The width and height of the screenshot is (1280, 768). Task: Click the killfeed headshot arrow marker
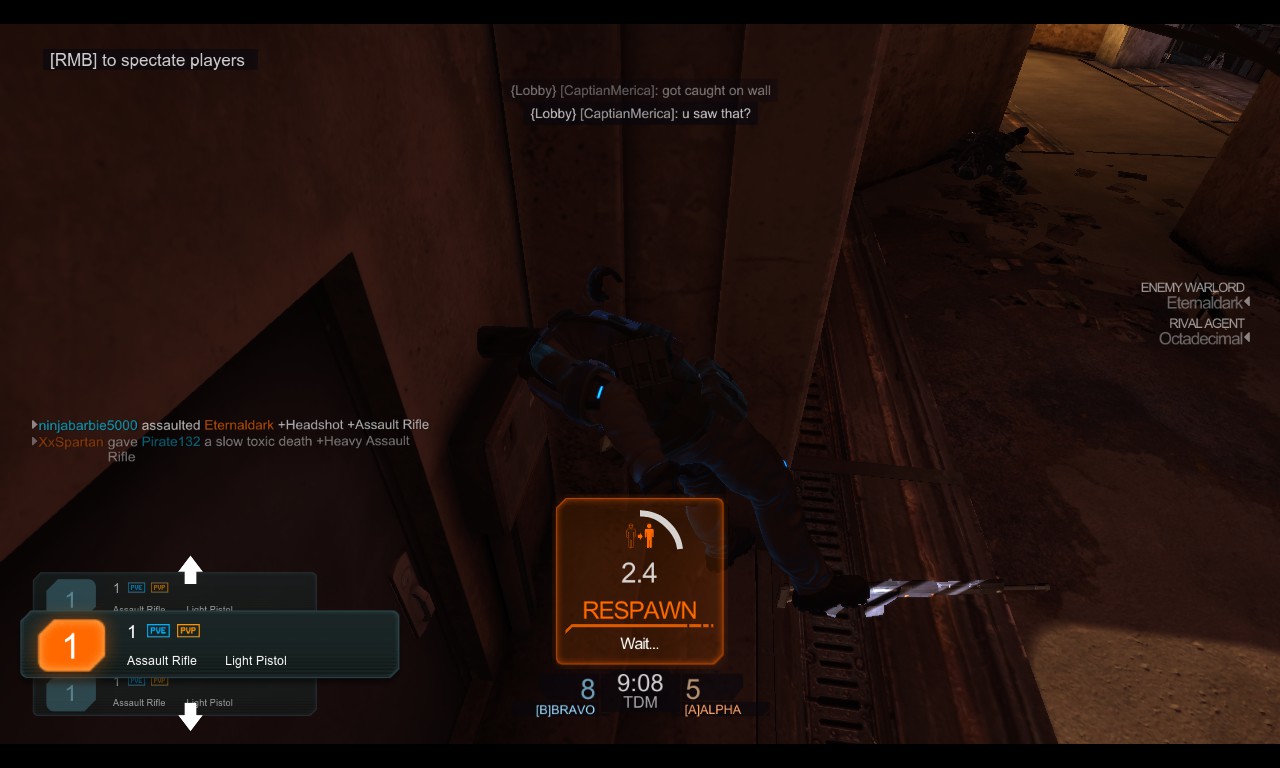pyautogui.click(x=33, y=424)
